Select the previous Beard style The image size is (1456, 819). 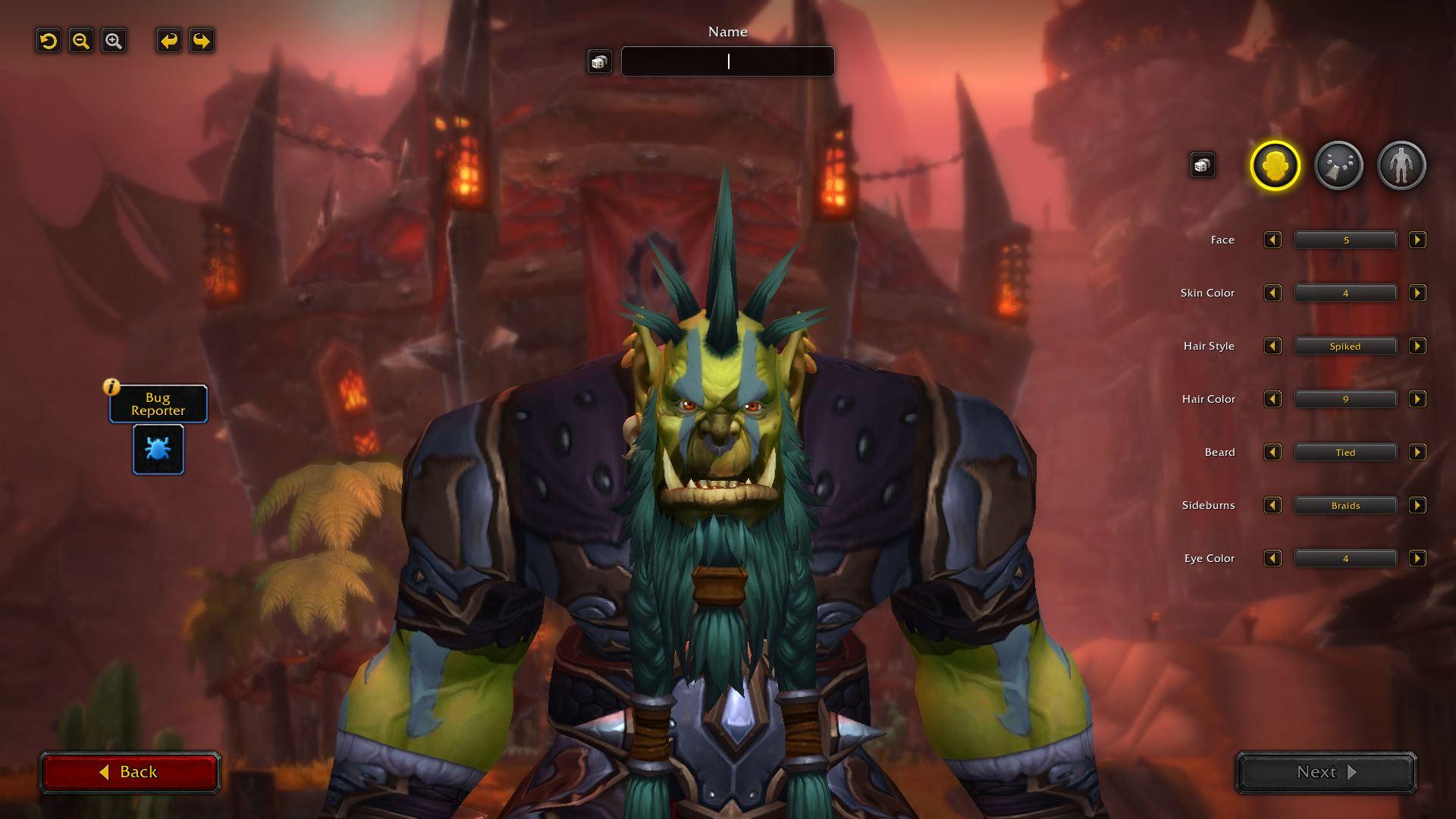(1272, 453)
